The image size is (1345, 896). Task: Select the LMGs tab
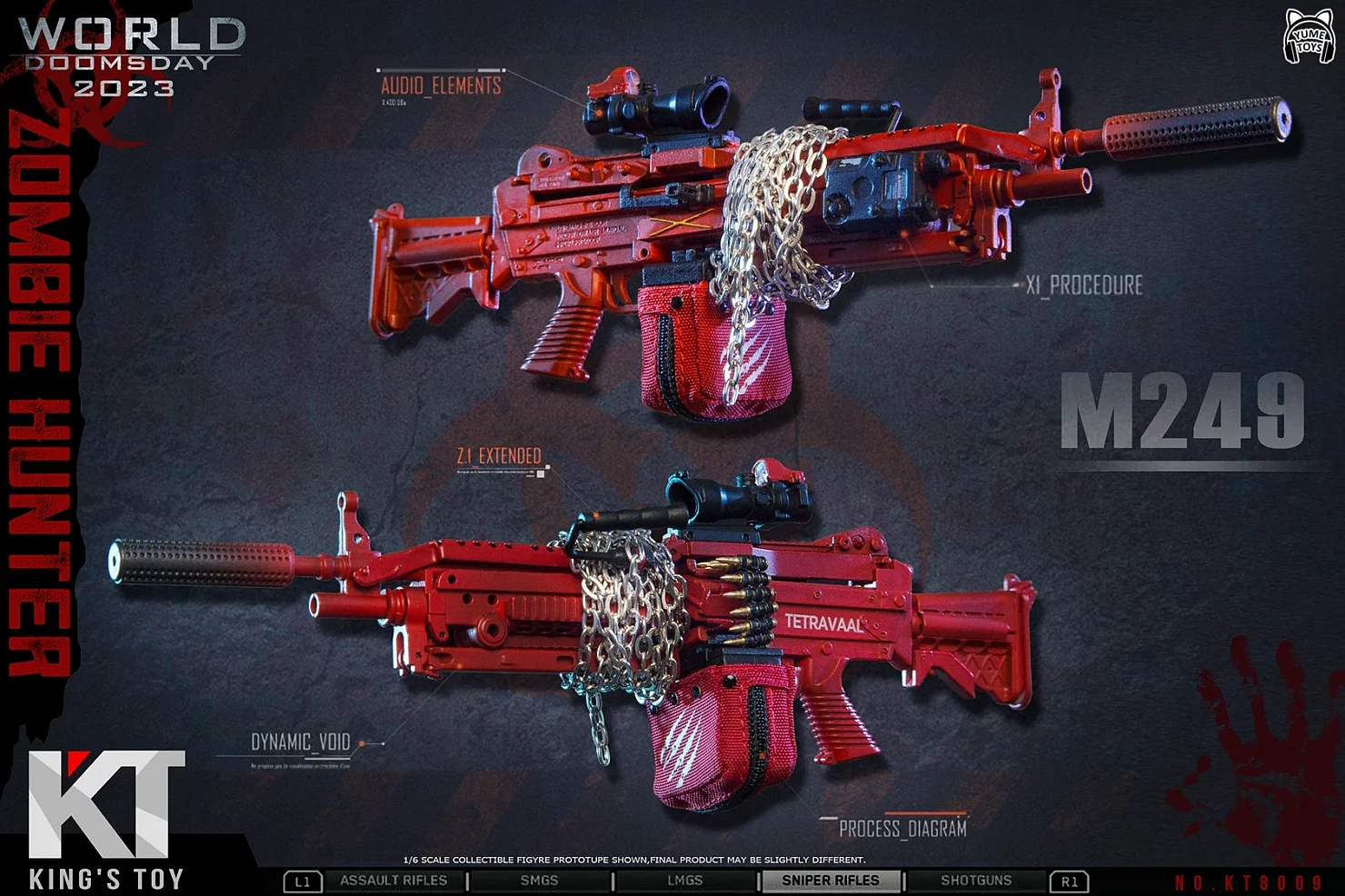click(x=684, y=881)
